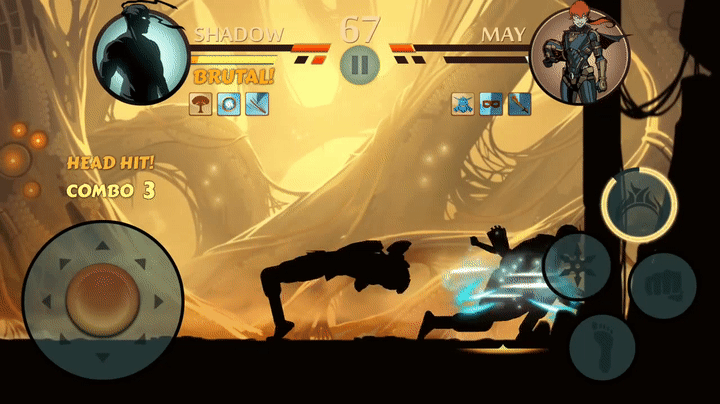Pause the fight with the pause button
The width and height of the screenshot is (720, 404).
pos(359,65)
